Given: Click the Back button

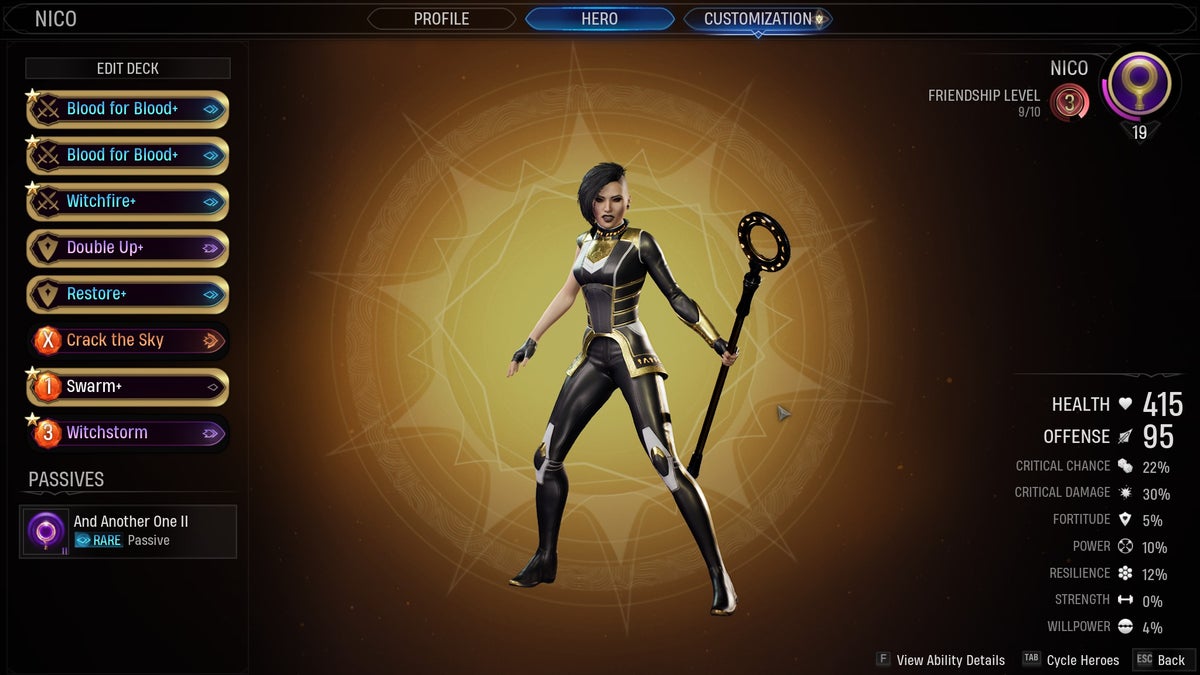Looking at the screenshot, I should coord(1160,660).
